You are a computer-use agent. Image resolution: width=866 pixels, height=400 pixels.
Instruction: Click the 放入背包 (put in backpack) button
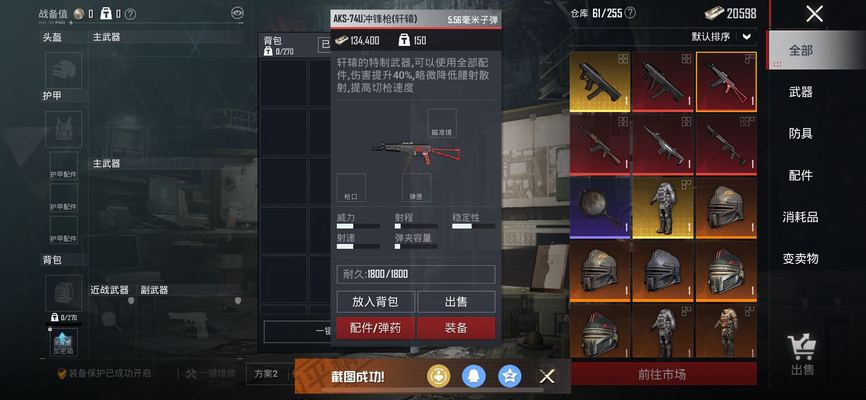[x=374, y=301]
